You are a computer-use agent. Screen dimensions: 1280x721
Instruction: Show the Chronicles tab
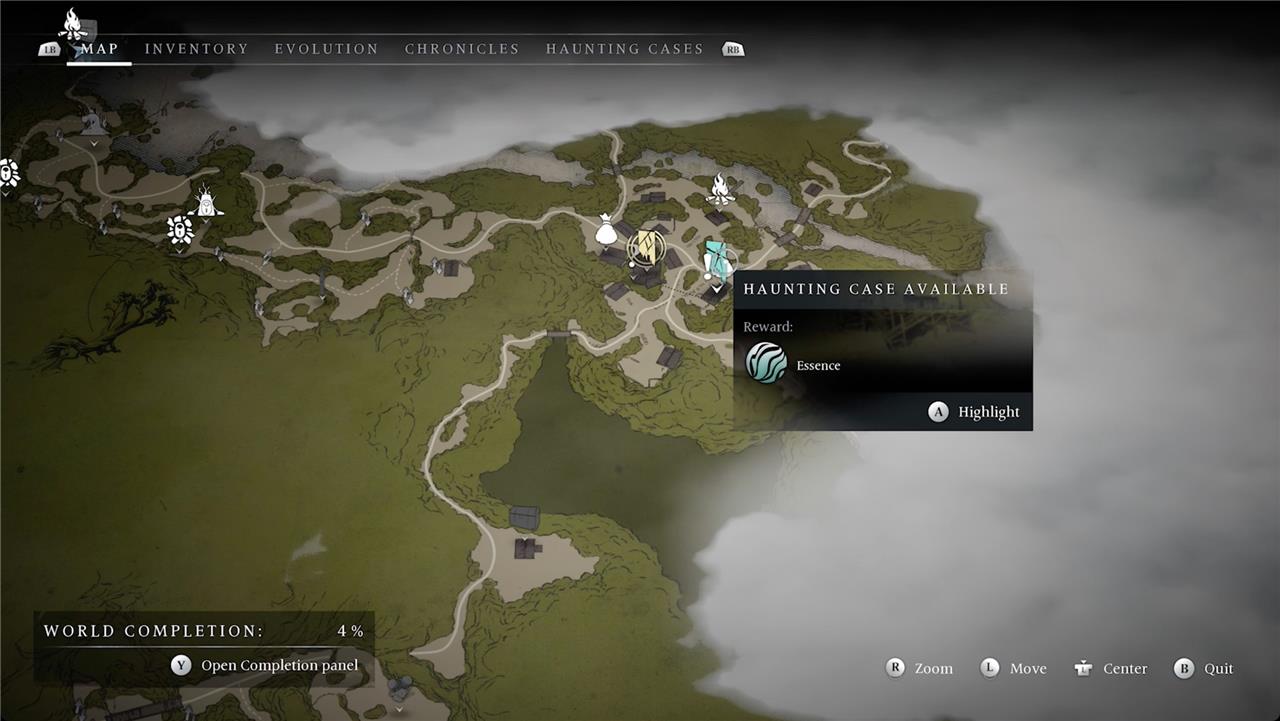(x=462, y=49)
